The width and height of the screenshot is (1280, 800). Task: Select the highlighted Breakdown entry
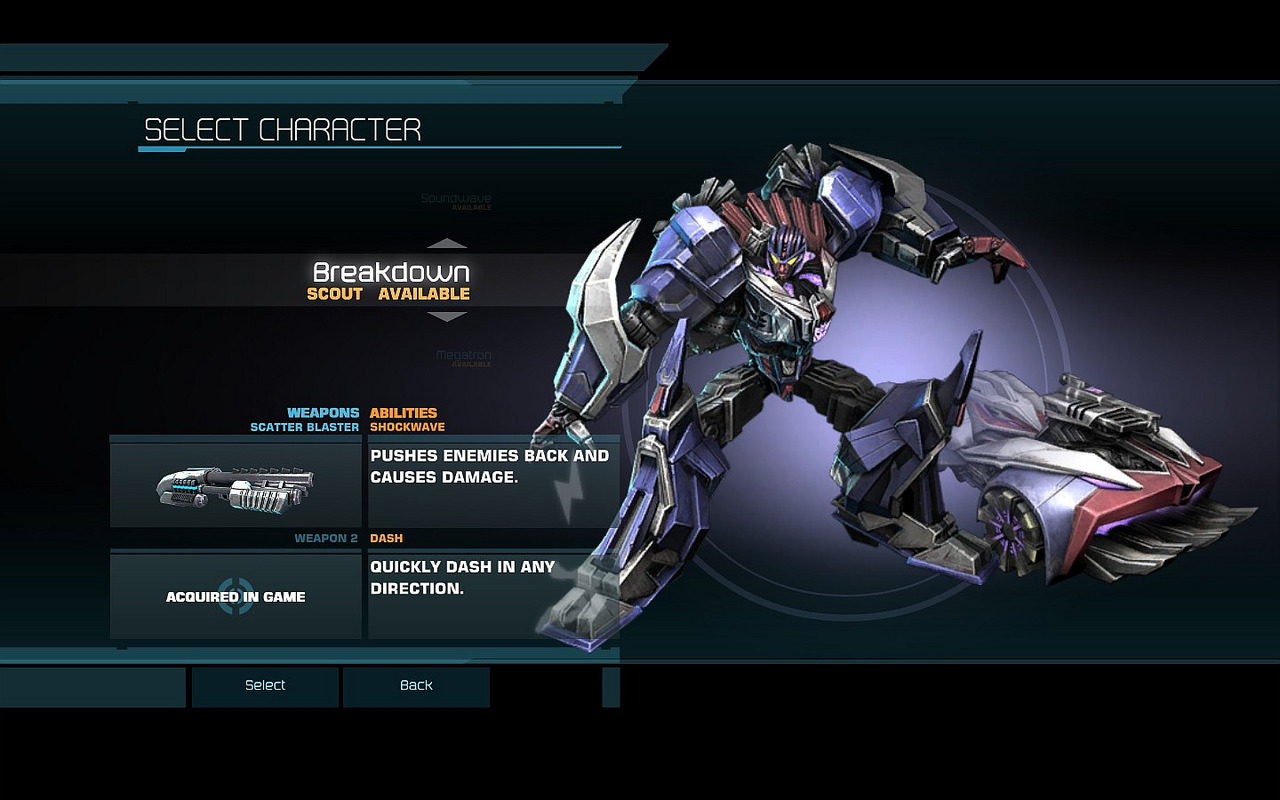coord(390,280)
